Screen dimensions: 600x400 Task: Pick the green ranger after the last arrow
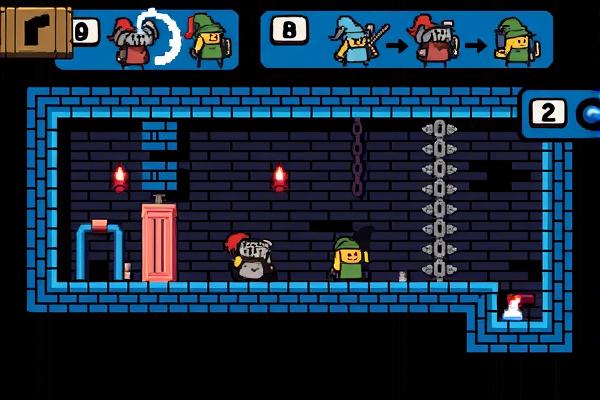pos(518,42)
